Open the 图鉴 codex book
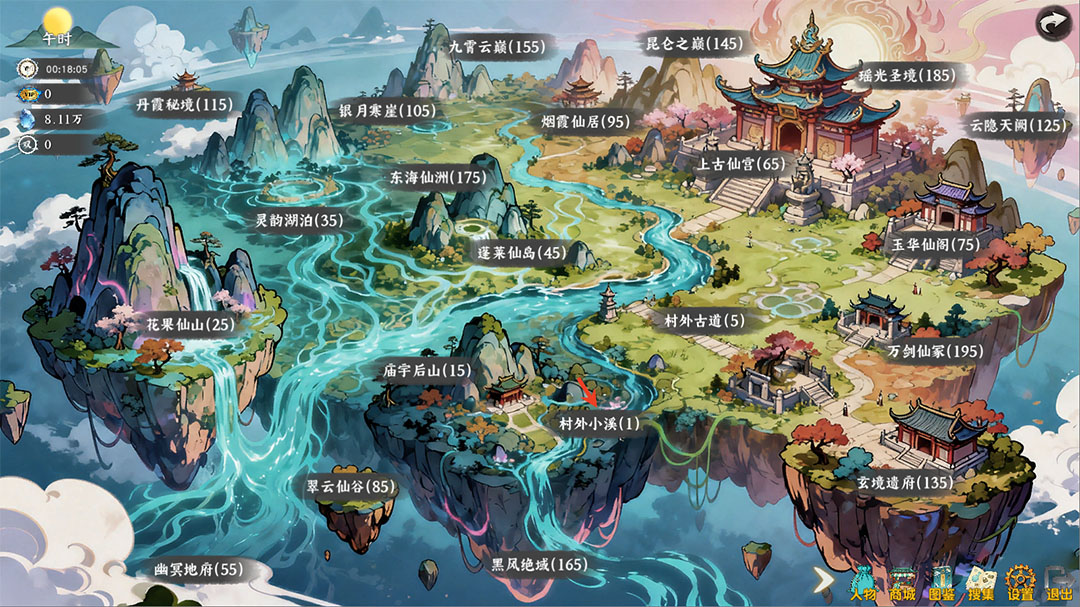The image size is (1080, 607). click(942, 582)
